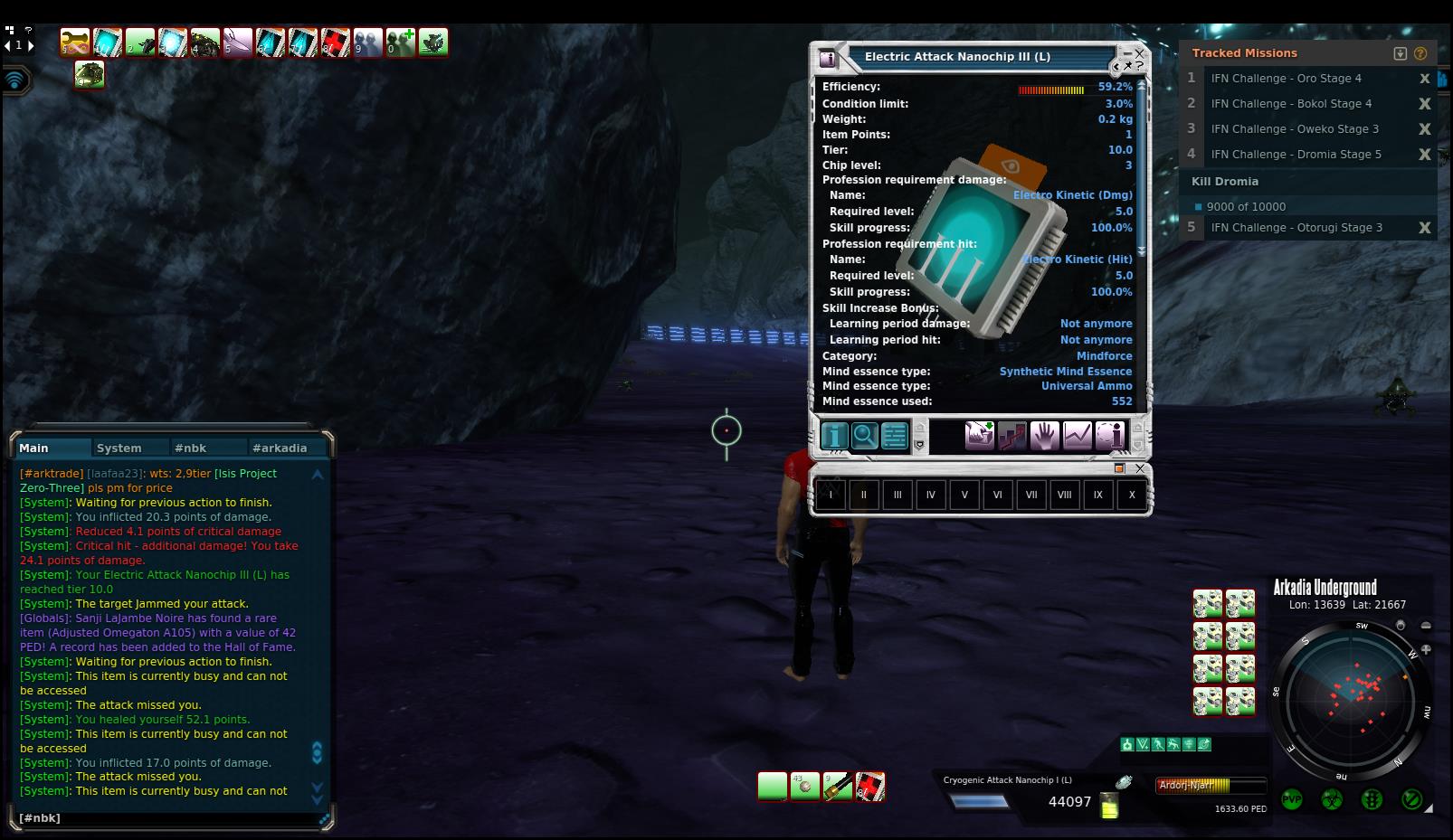This screenshot has width=1453, height=840.
Task: Open the Tracked Missions help icon
Action: [x=1420, y=53]
